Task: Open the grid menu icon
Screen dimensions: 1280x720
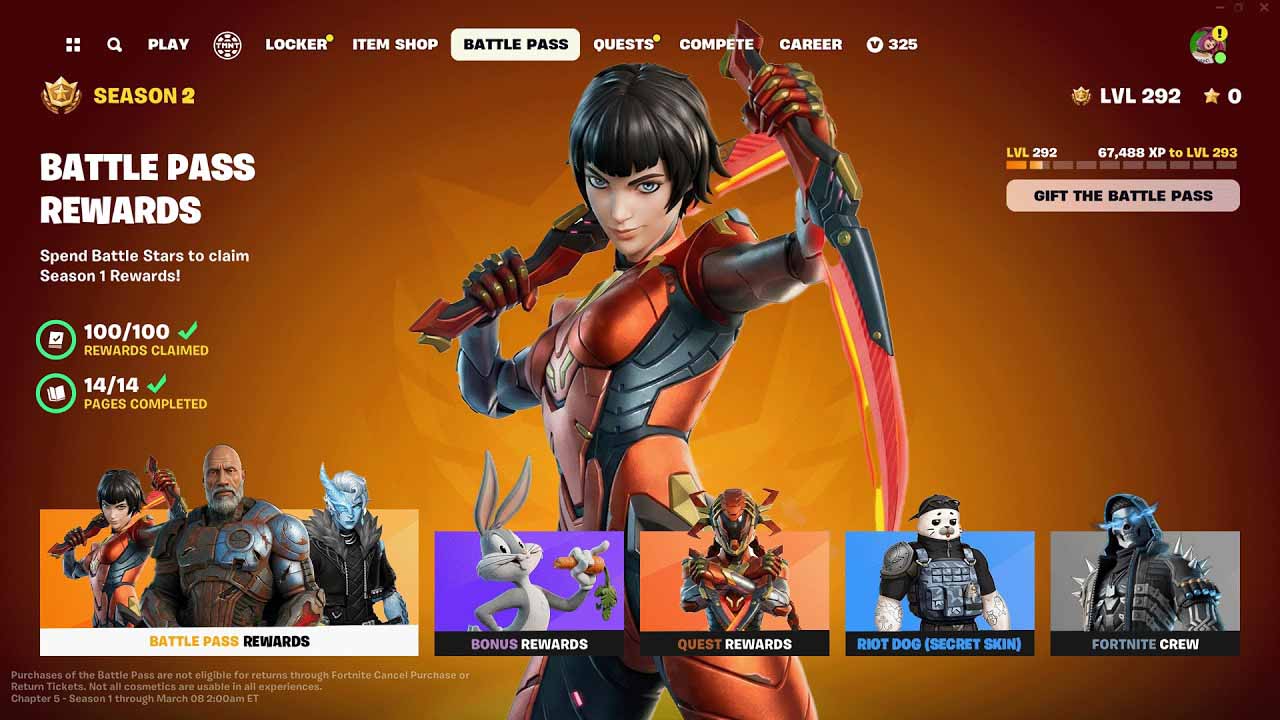Action: point(73,44)
